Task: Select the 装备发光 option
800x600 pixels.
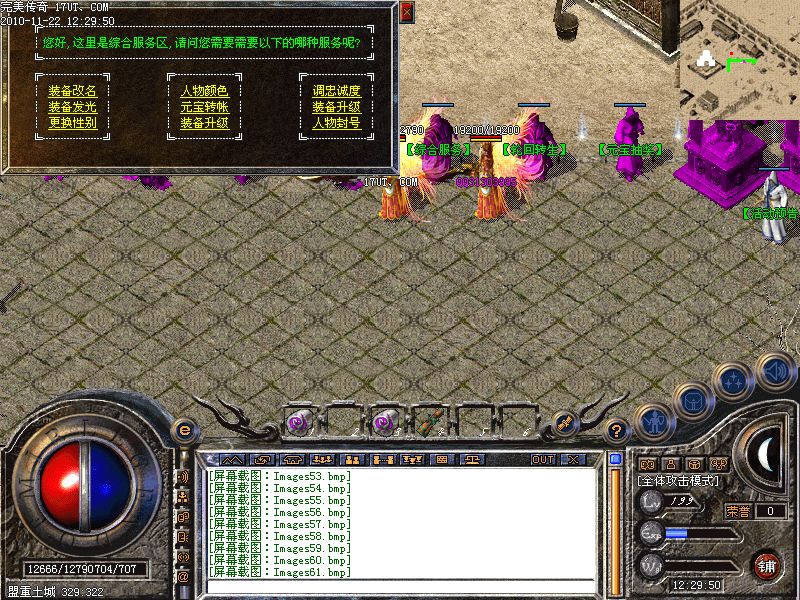Action: pos(72,107)
